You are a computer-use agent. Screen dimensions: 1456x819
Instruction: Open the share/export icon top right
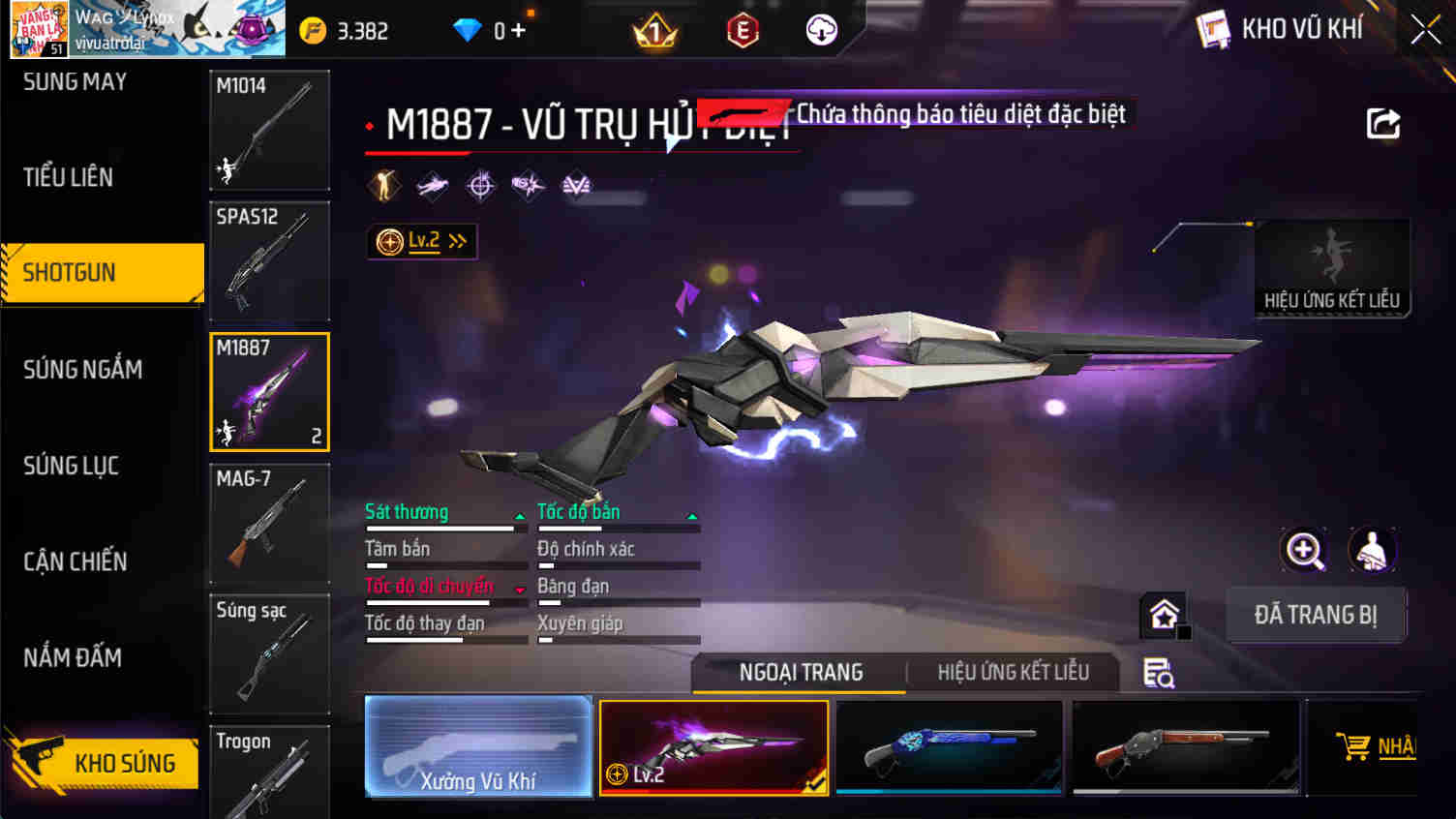coord(1384,124)
